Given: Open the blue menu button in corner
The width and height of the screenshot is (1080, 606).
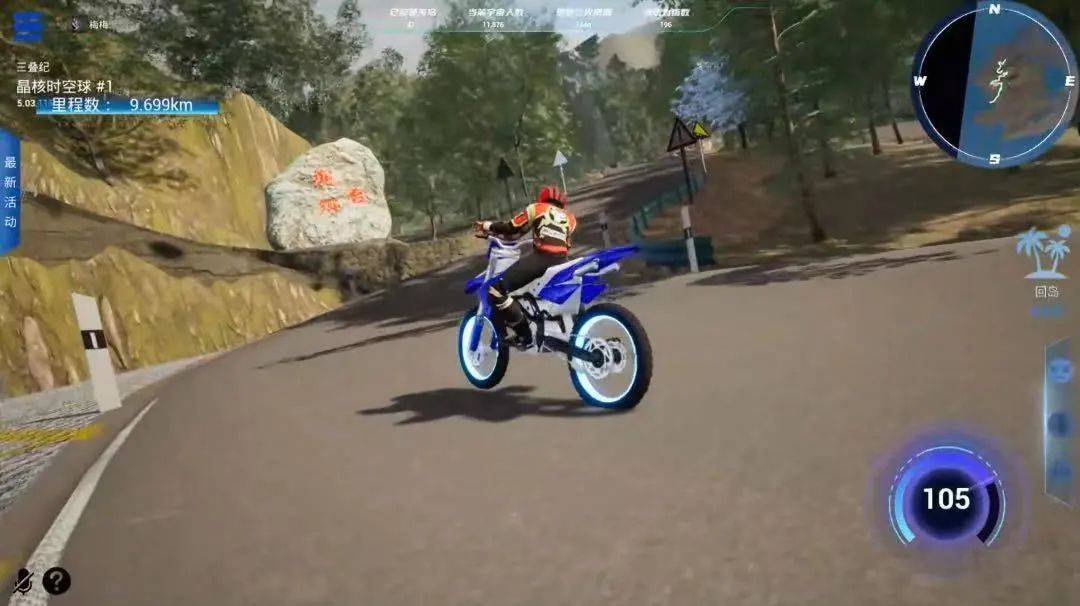Looking at the screenshot, I should pos(28,26).
